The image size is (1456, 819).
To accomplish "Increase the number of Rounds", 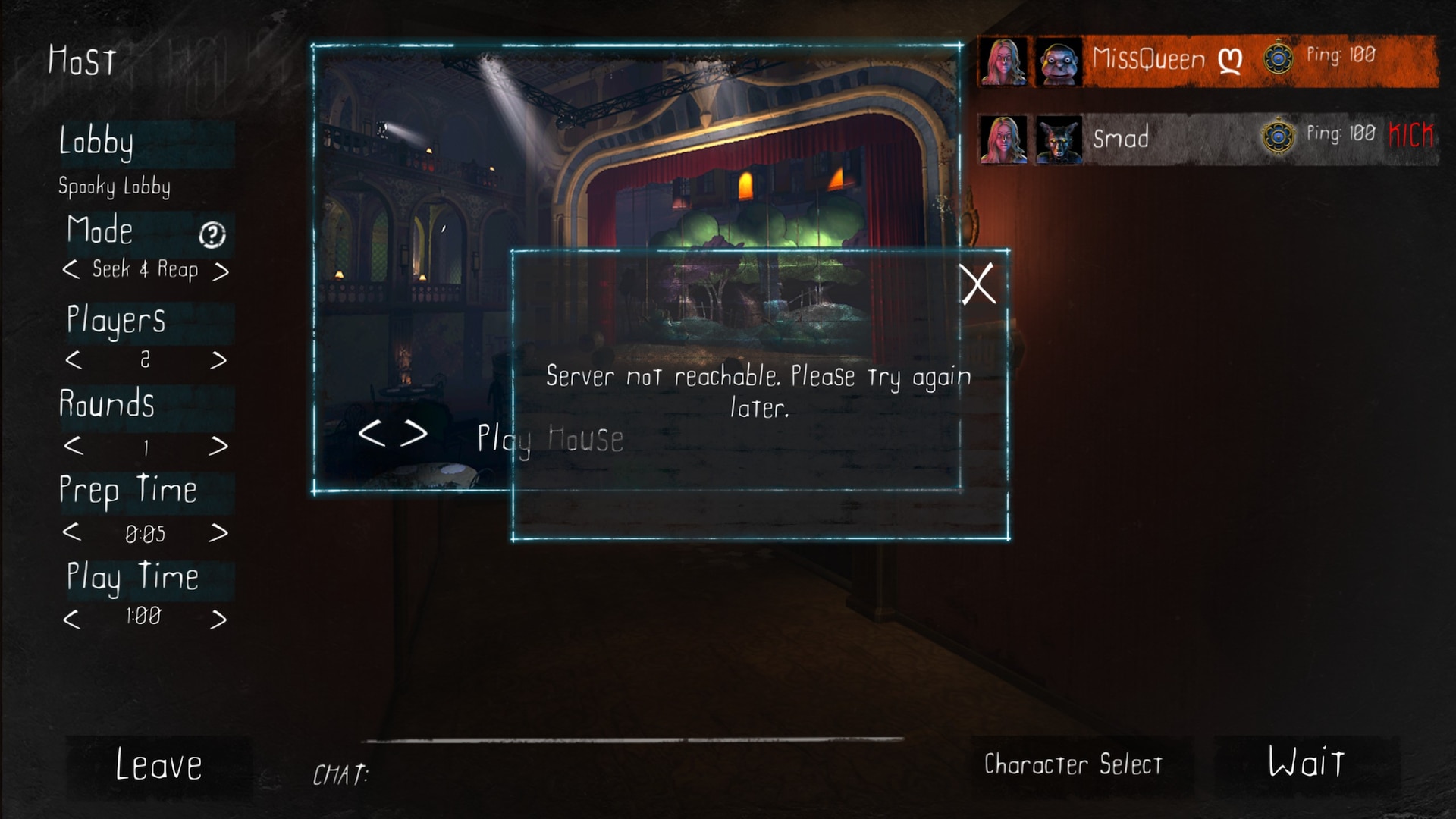I will click(x=218, y=446).
